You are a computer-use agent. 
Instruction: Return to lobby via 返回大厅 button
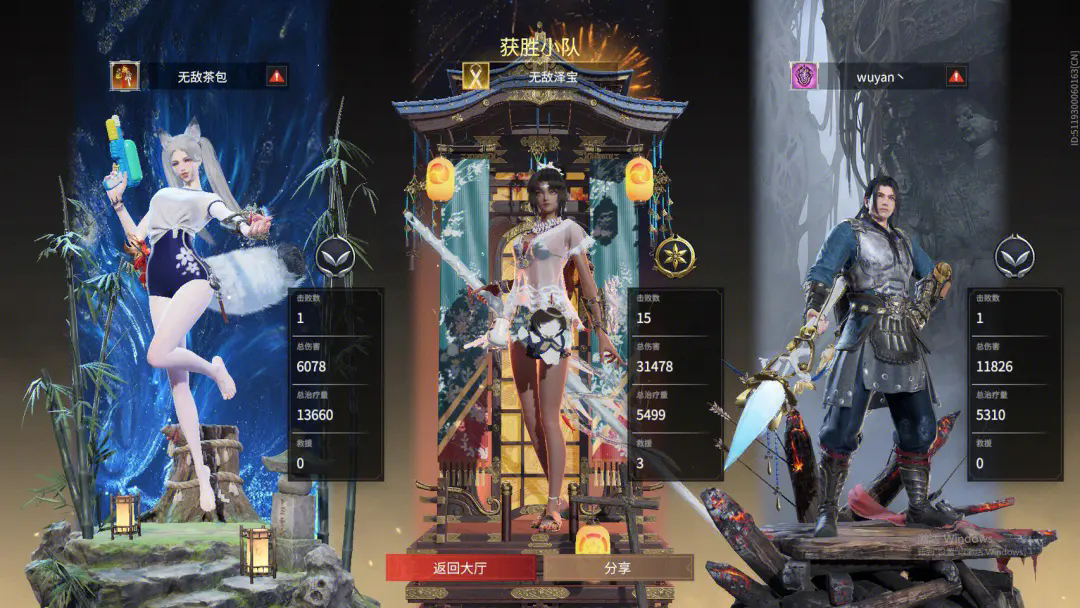click(x=460, y=568)
